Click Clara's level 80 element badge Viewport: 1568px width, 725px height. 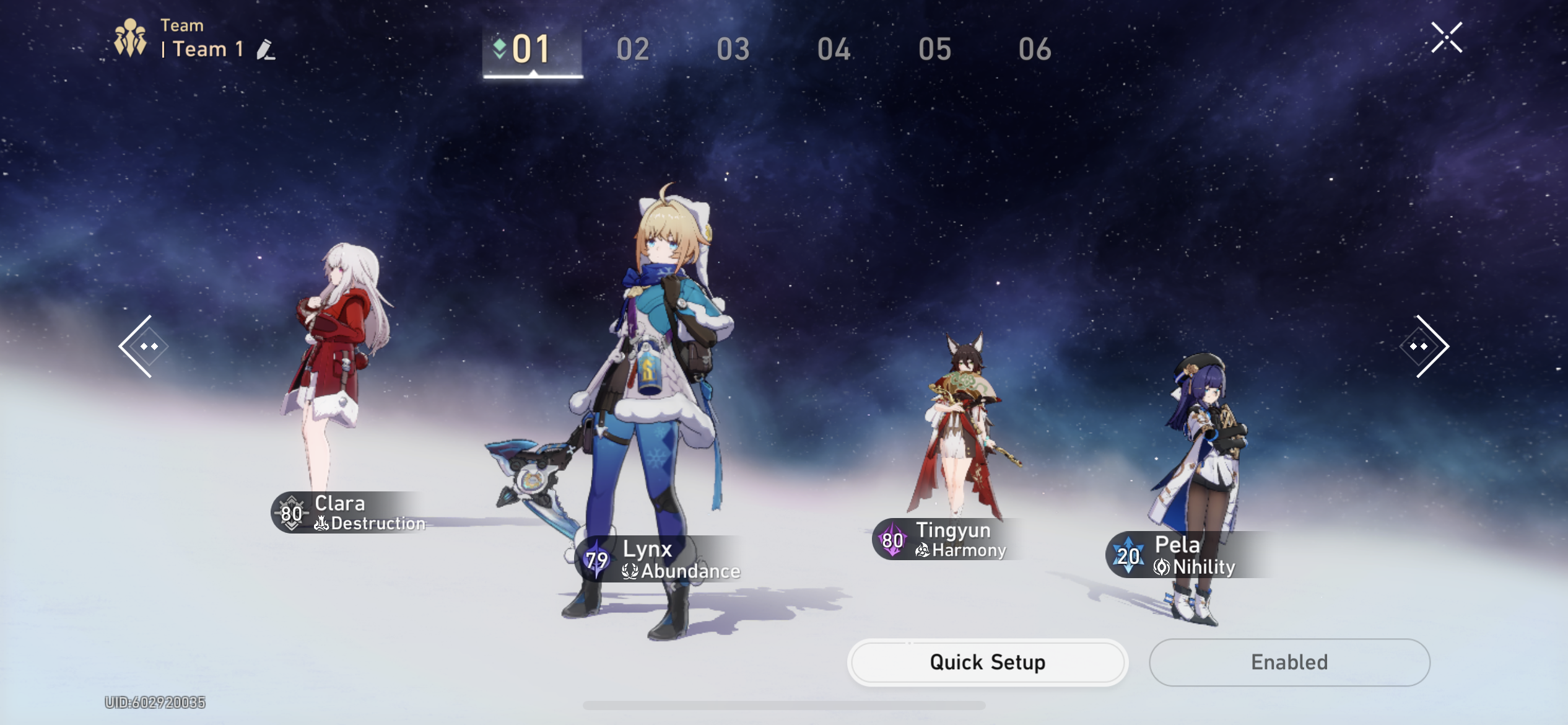291,514
